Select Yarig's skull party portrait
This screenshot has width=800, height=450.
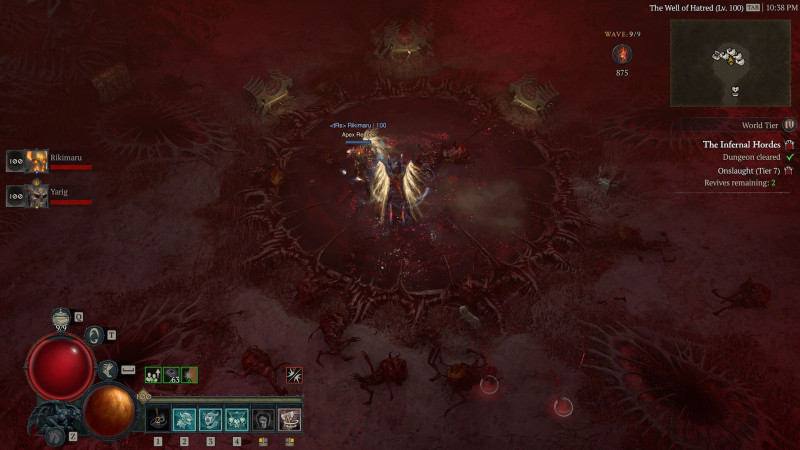coord(37,196)
